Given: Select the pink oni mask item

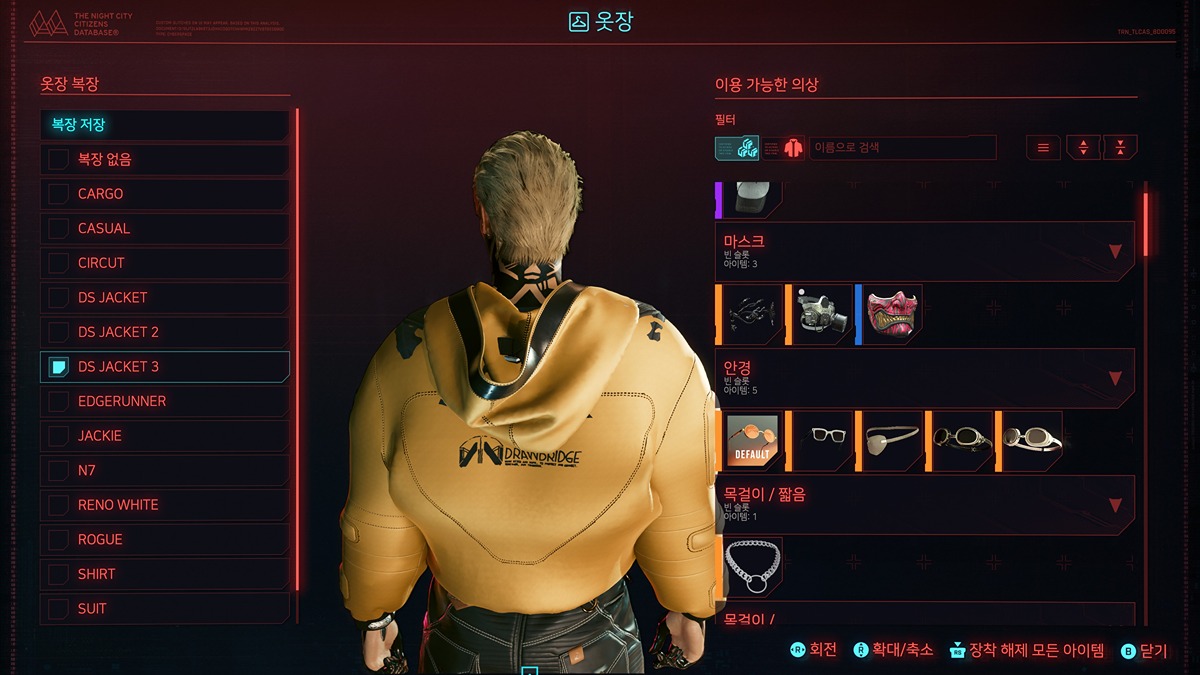Looking at the screenshot, I should (x=892, y=314).
